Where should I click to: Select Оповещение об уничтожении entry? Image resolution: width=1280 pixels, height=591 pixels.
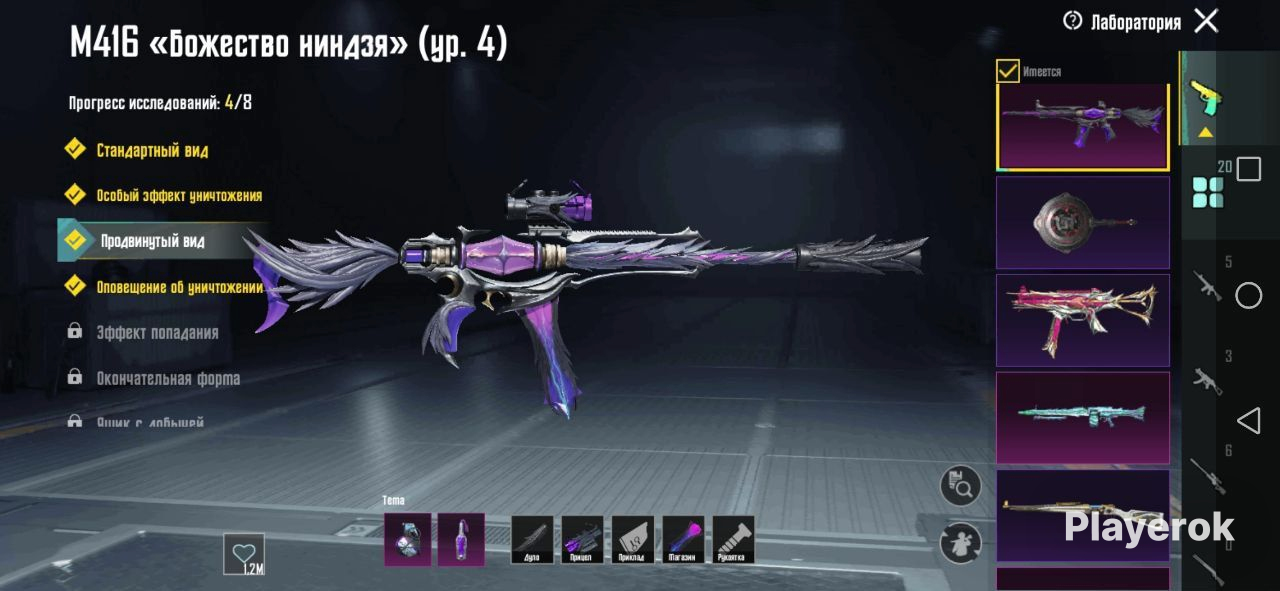click(178, 288)
